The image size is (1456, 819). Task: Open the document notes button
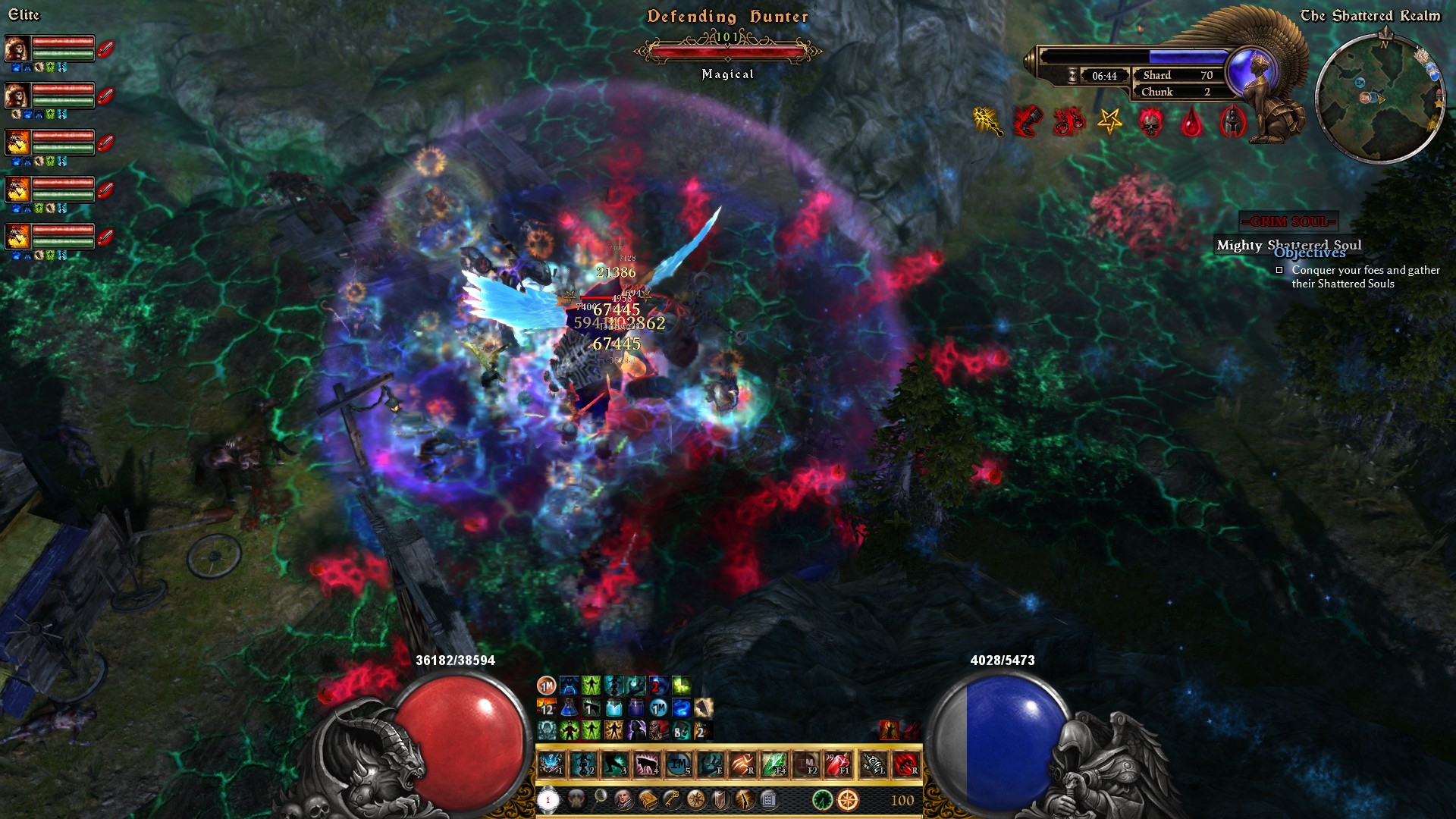tap(768, 799)
